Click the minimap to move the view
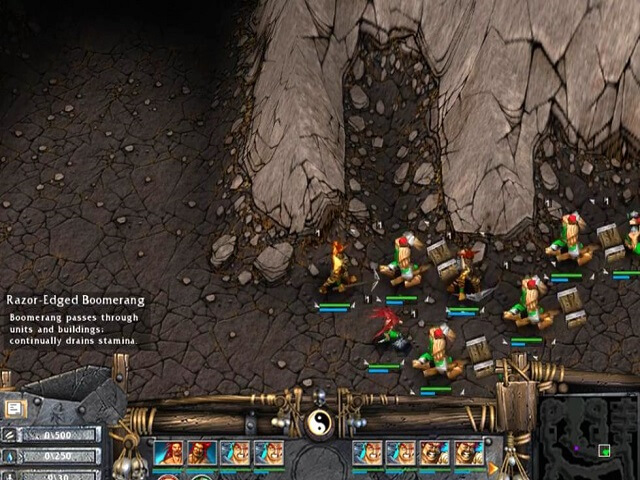The height and width of the screenshot is (480, 640). (x=588, y=440)
